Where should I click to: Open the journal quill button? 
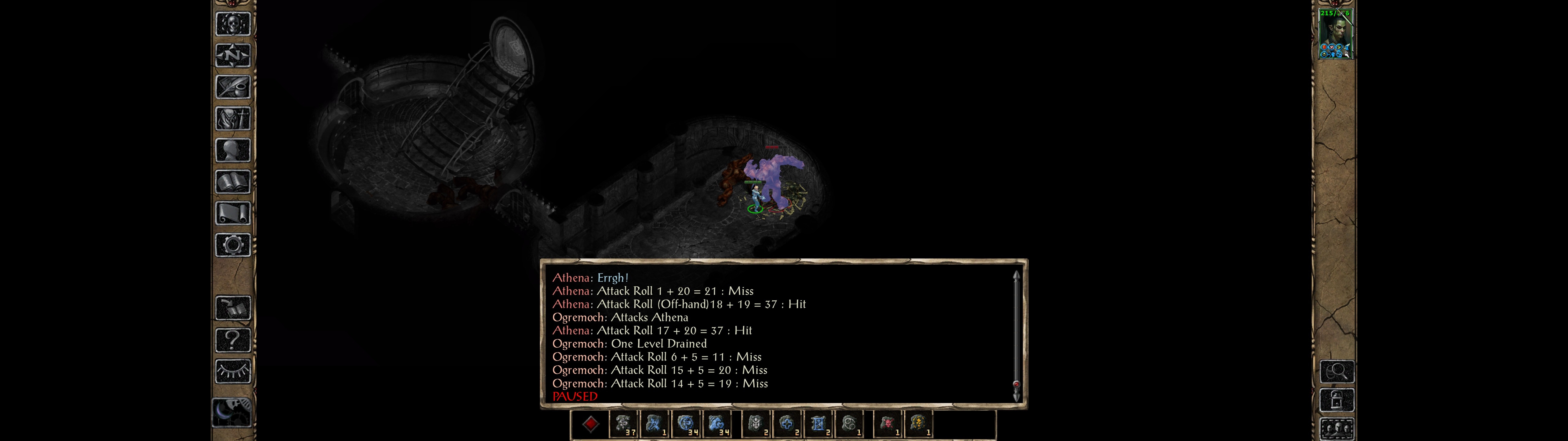pyautogui.click(x=232, y=87)
